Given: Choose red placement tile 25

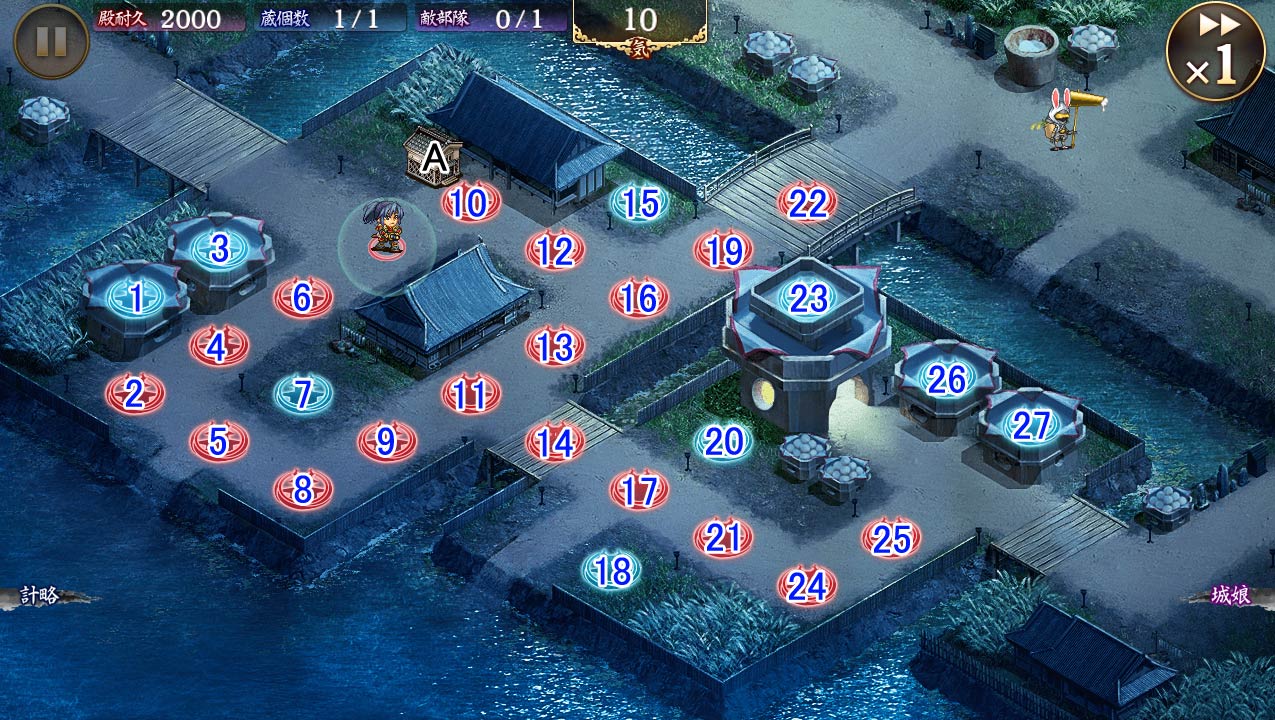Looking at the screenshot, I should pos(890,539).
